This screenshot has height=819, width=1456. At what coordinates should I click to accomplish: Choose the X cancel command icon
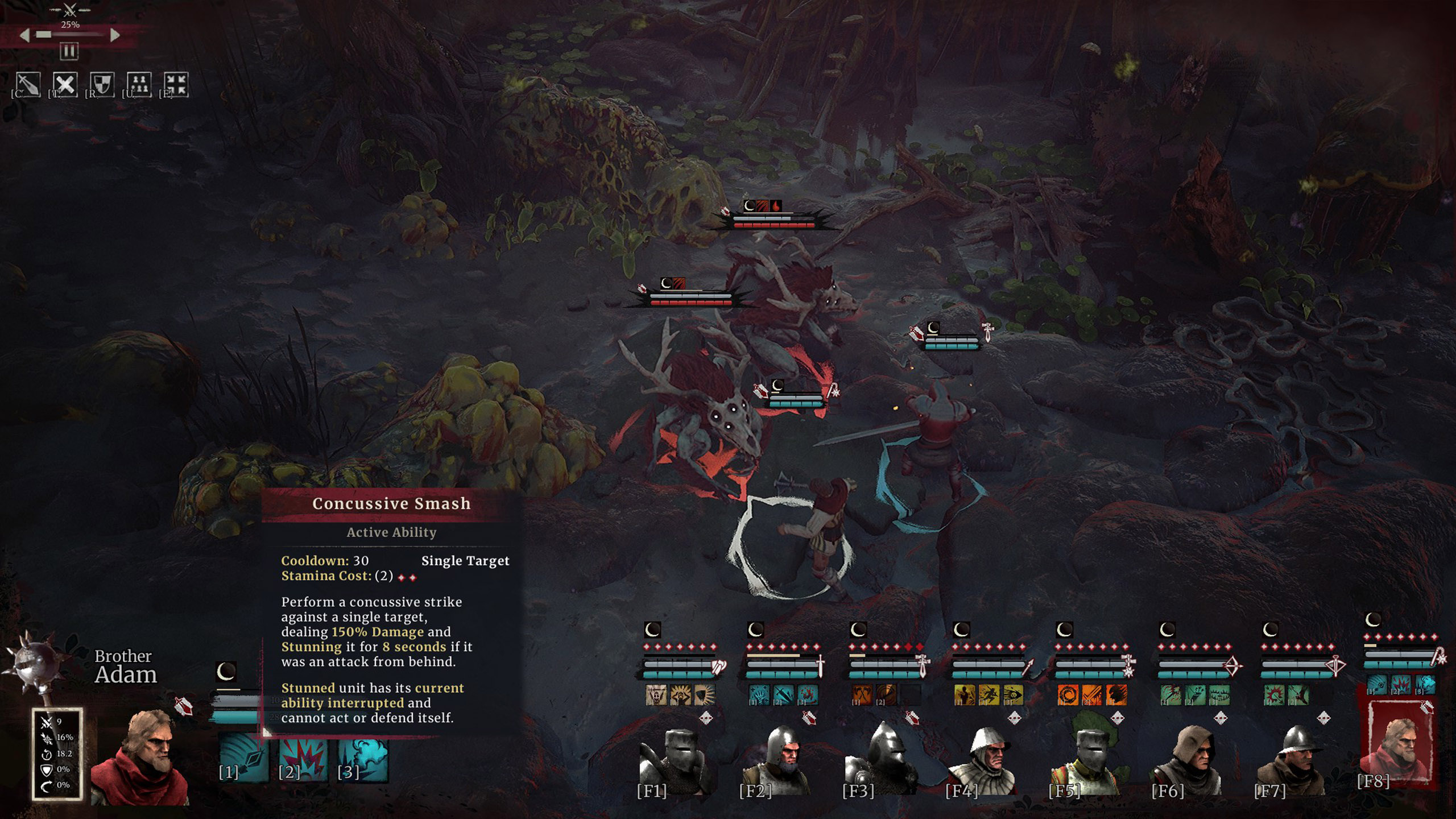pos(65,85)
